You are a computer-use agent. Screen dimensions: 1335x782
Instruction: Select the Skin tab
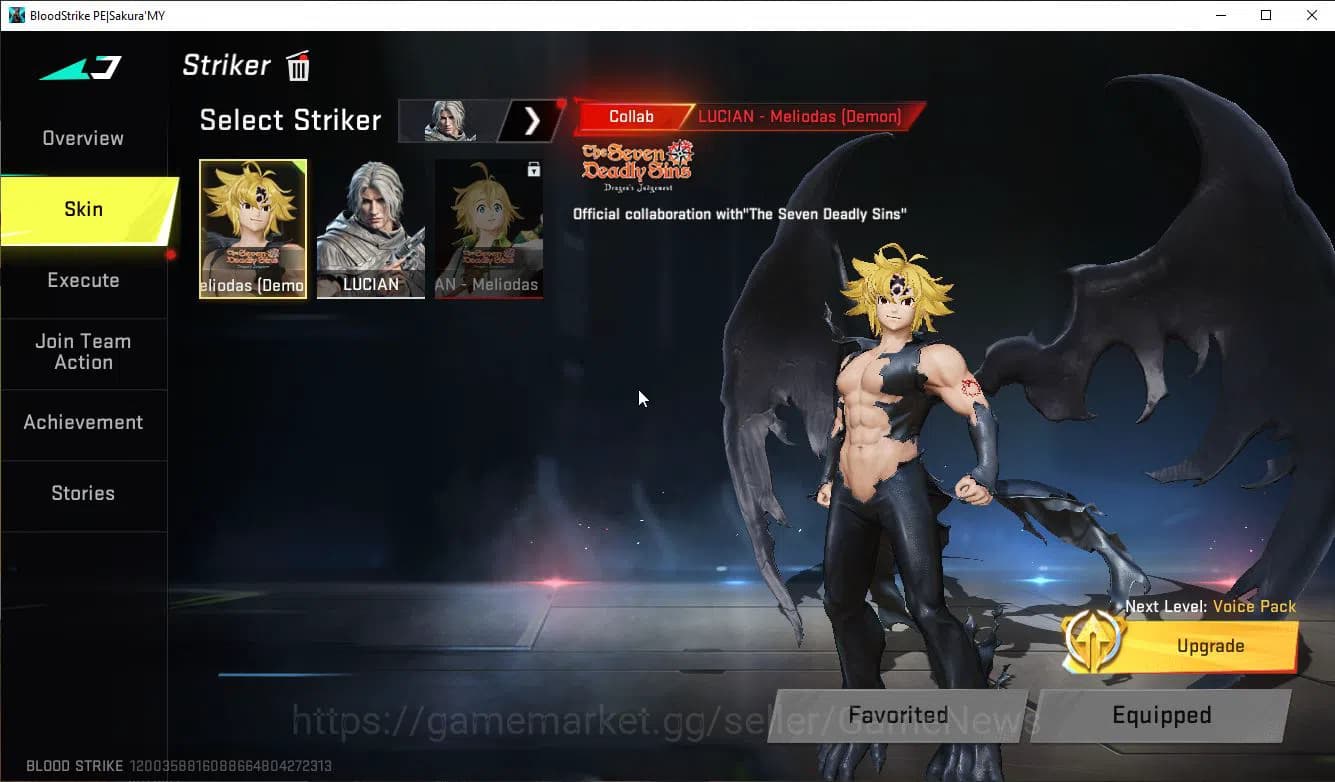tap(83, 209)
